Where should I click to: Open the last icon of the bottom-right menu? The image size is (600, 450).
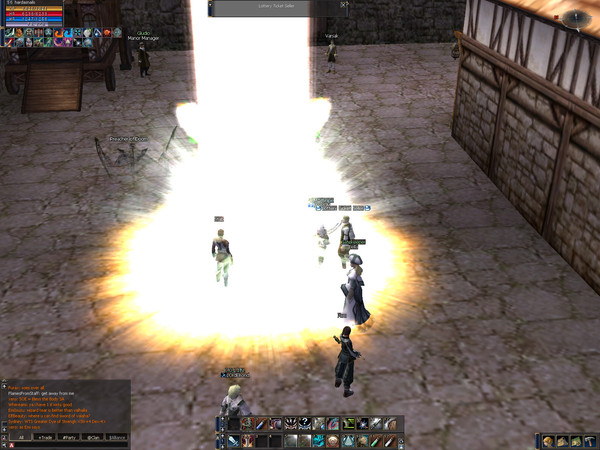pyautogui.click(x=592, y=441)
